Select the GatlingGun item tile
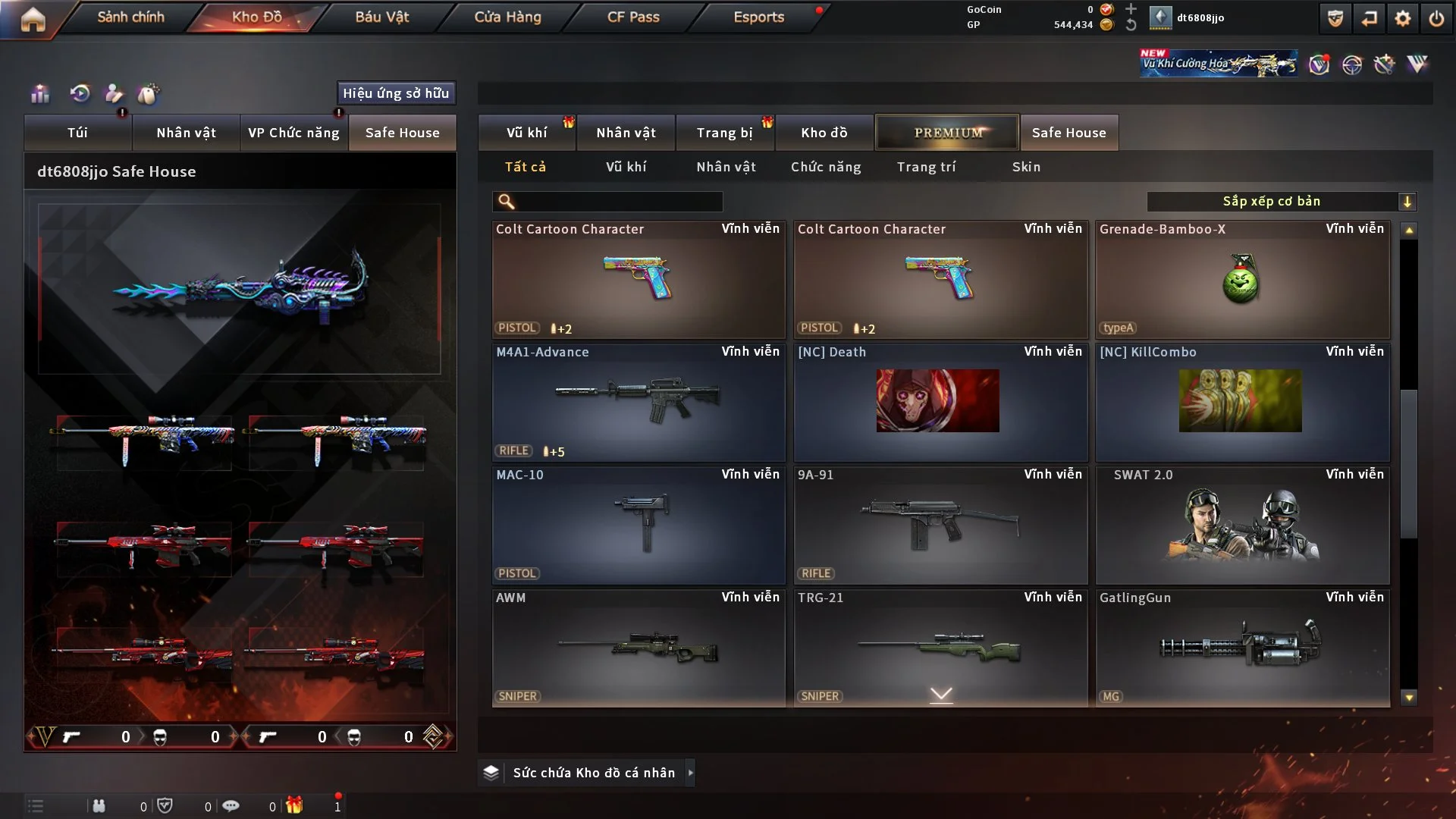This screenshot has width=1456, height=819. pos(1242,648)
